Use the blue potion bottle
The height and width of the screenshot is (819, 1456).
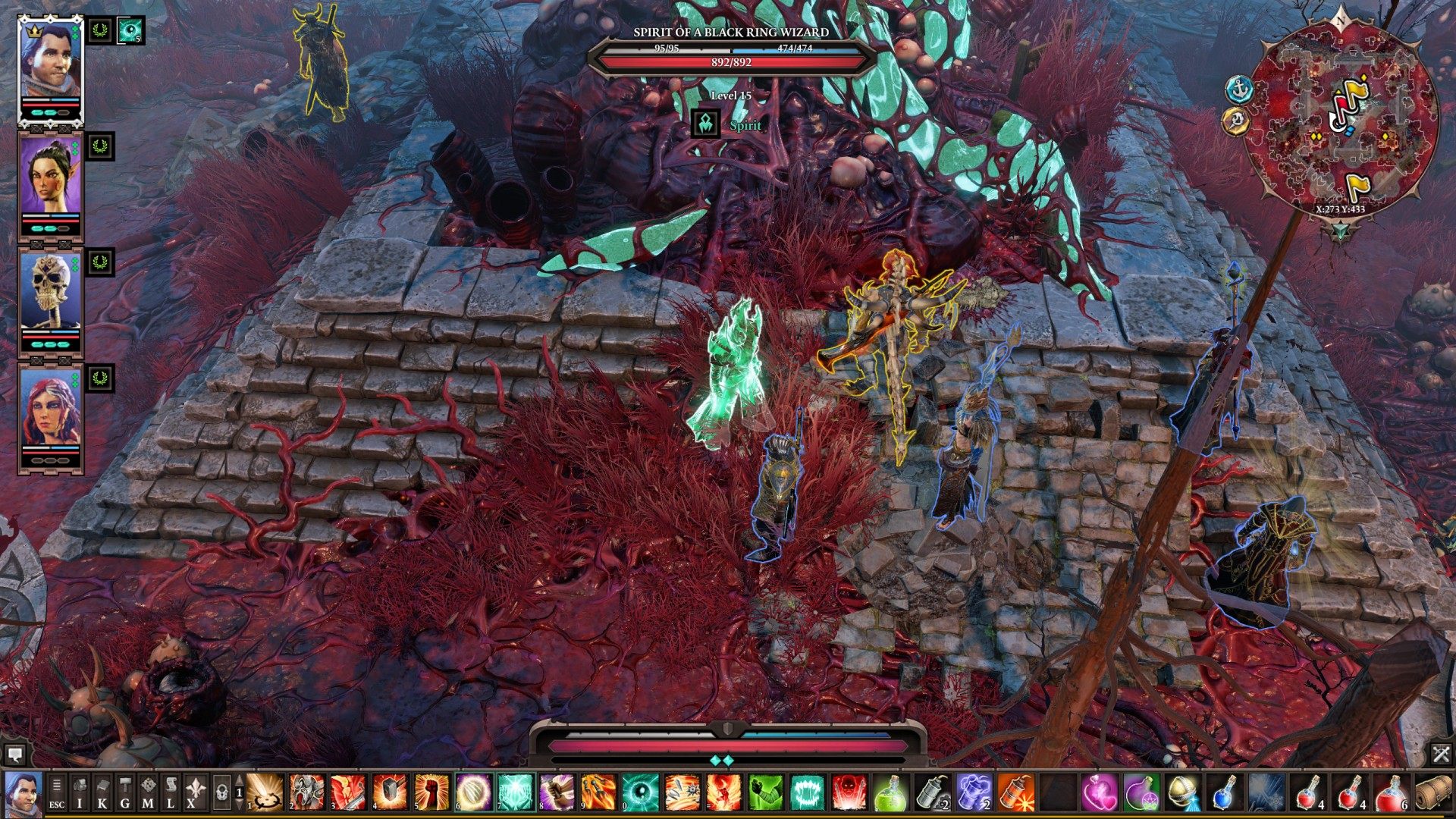coord(1222,792)
